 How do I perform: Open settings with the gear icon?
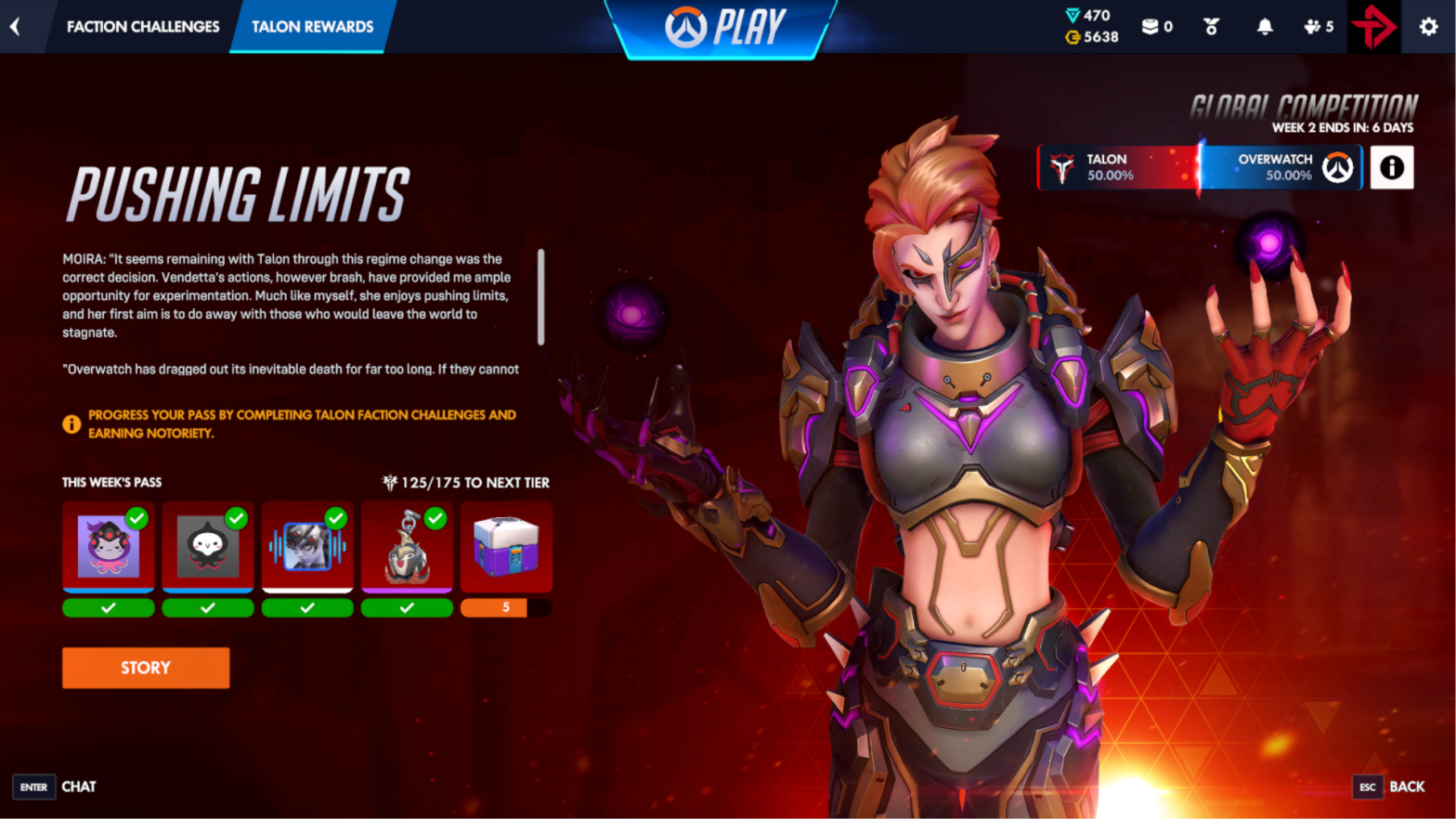tap(1427, 26)
